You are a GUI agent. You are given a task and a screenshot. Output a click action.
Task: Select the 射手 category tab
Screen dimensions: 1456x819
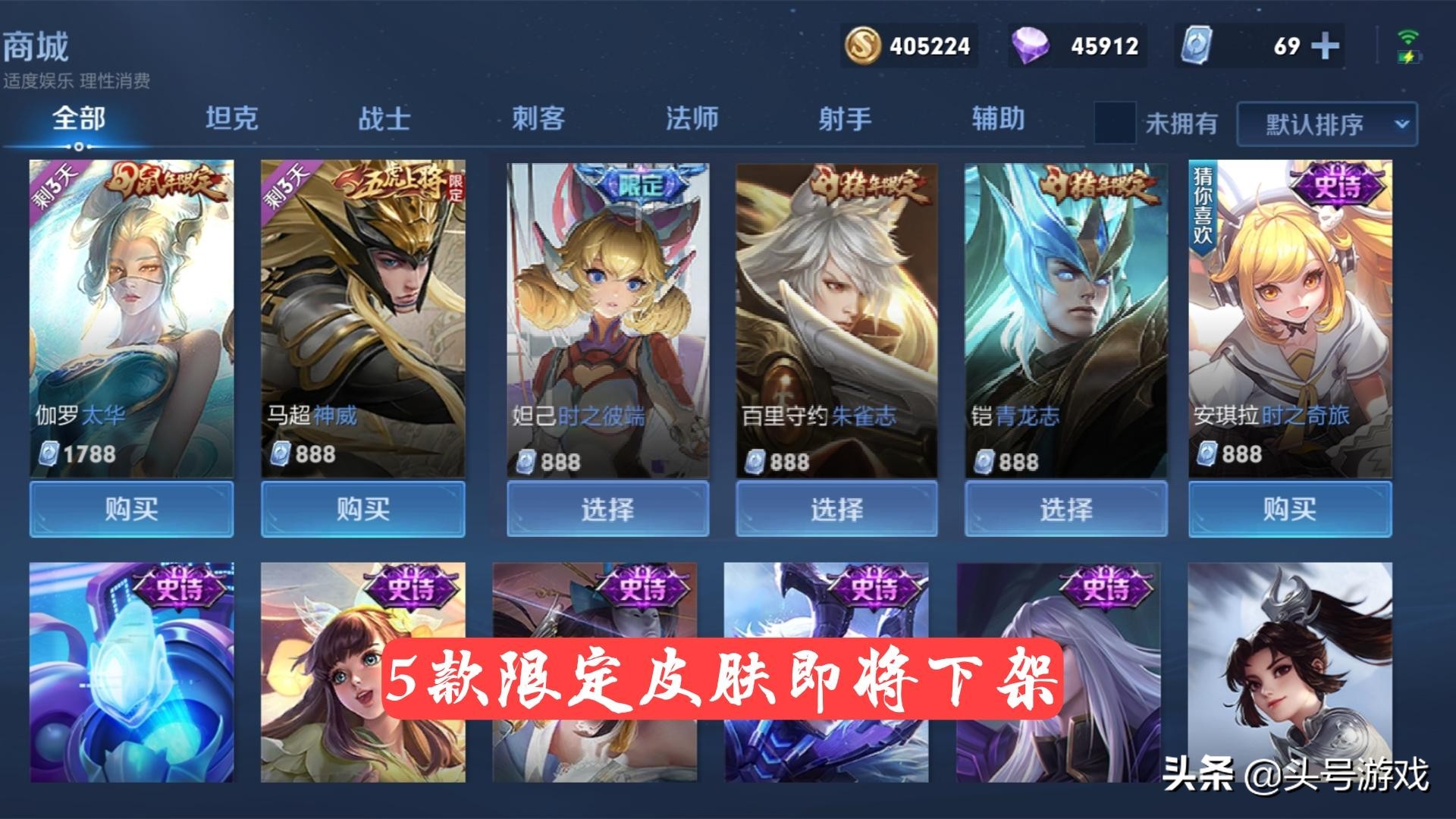click(846, 118)
